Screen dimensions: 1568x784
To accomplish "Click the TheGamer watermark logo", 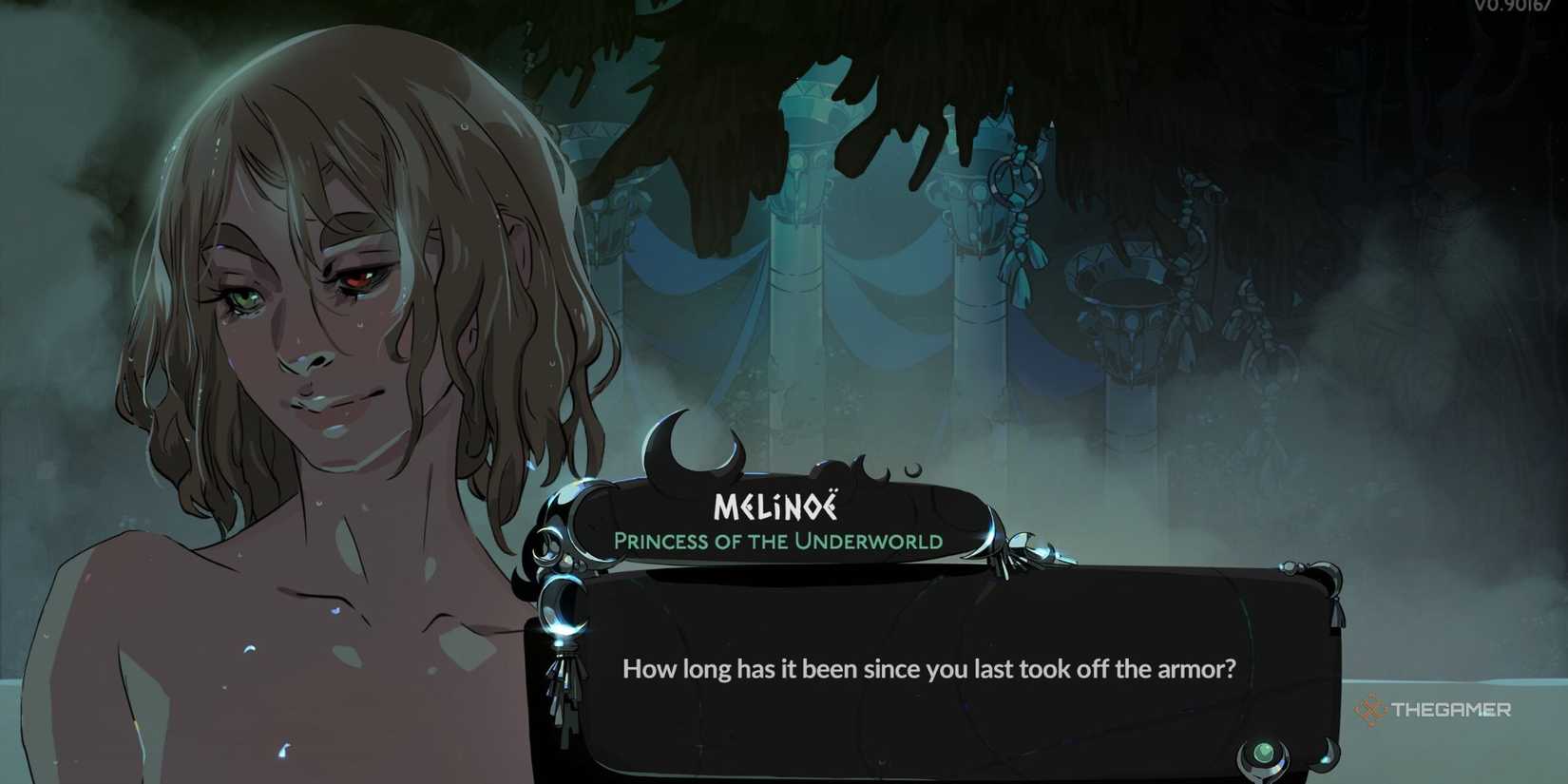I will [1371, 708].
